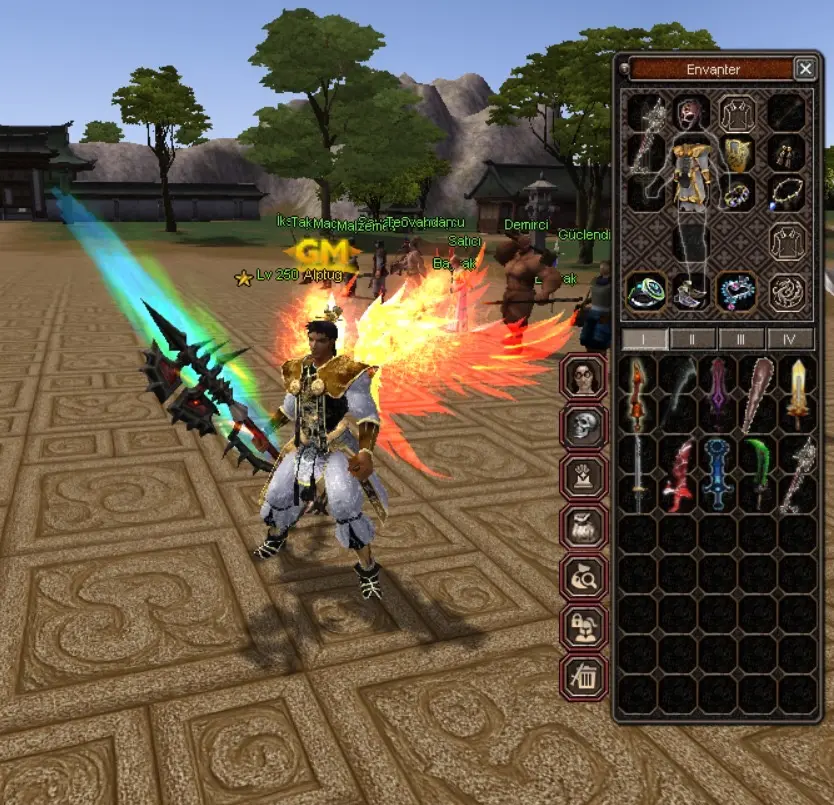This screenshot has height=805, width=834.
Task: Select inventory page I tab
Action: (645, 339)
